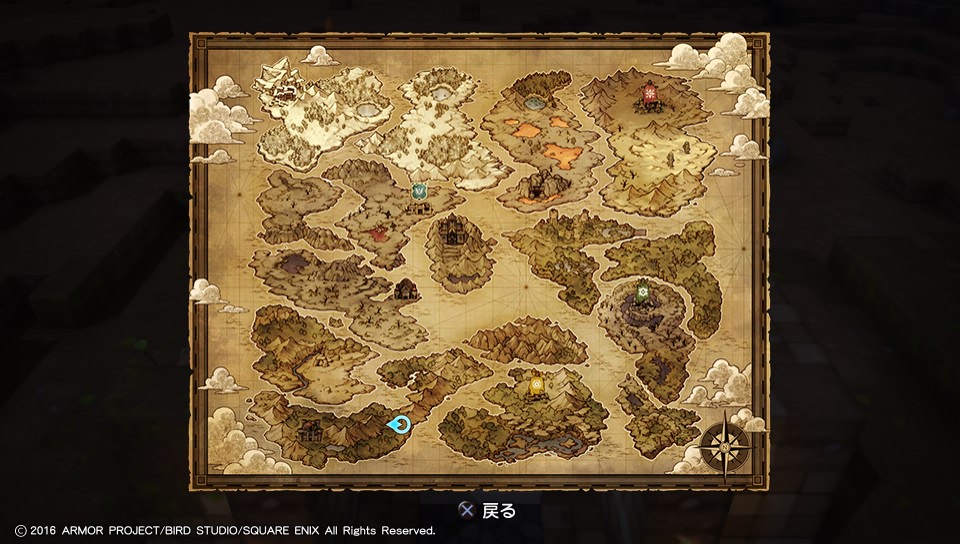Screen dimensions: 960x544
Task: Select the red banner marker on the map
Action: tap(651, 95)
